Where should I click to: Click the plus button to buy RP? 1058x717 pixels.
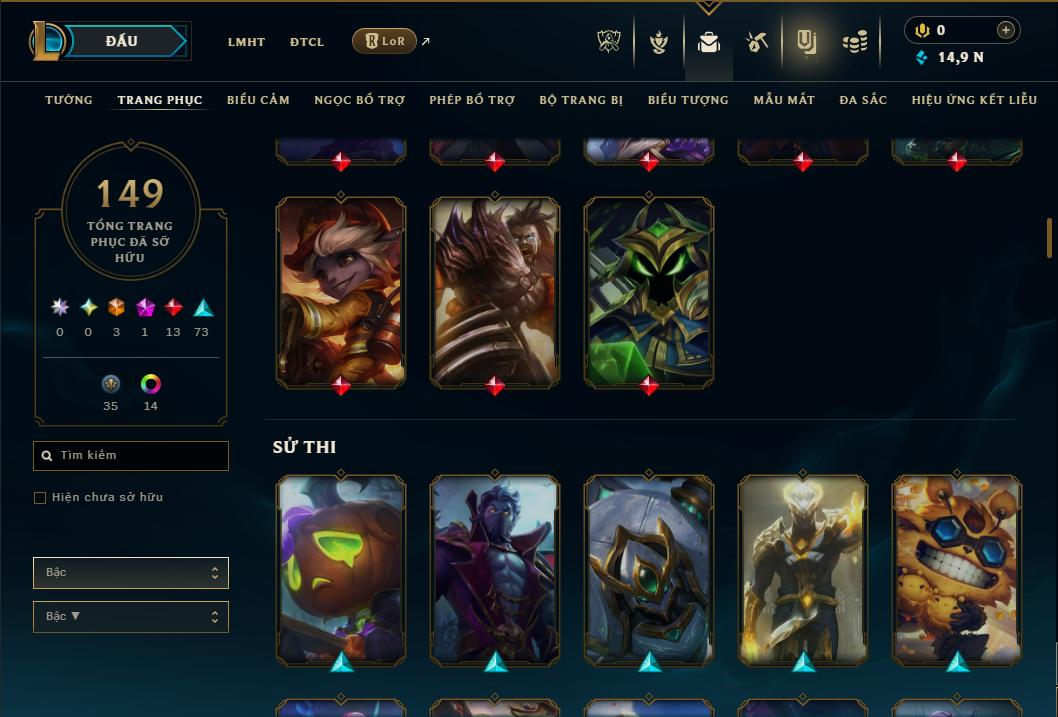click(1006, 30)
